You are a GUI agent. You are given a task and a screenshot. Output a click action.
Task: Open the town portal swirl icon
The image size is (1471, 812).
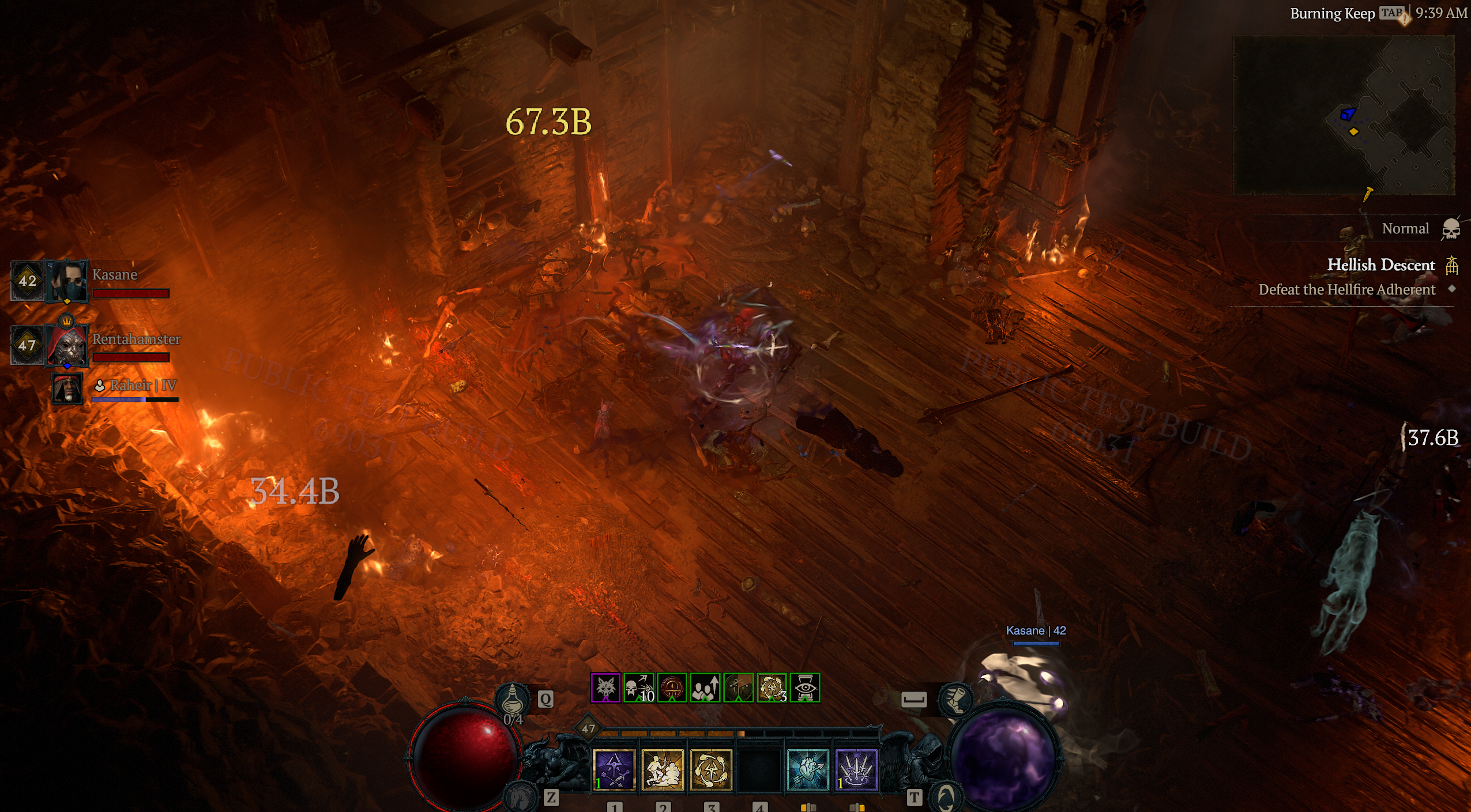tap(947, 798)
